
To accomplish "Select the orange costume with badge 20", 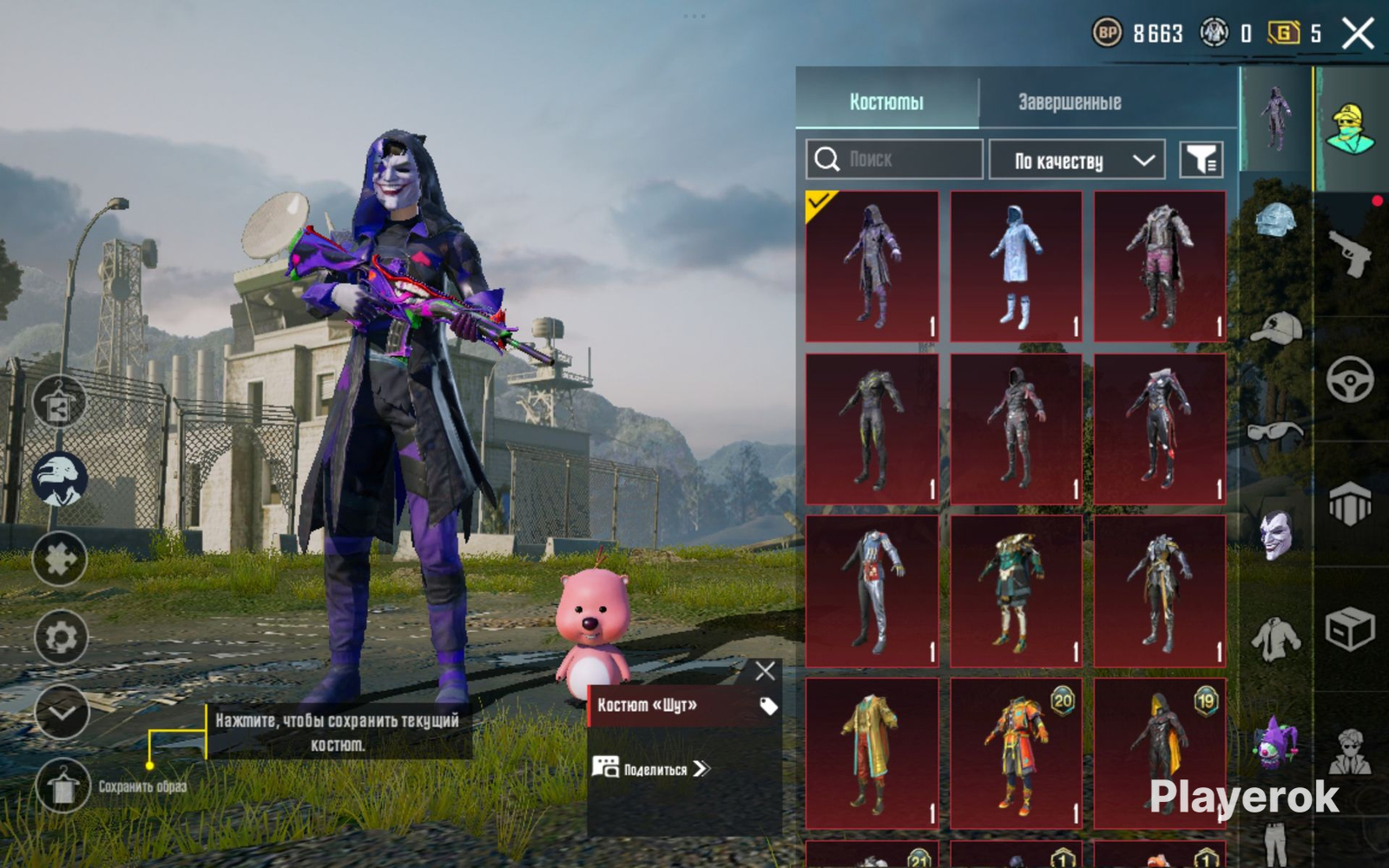I will pos(1016,753).
